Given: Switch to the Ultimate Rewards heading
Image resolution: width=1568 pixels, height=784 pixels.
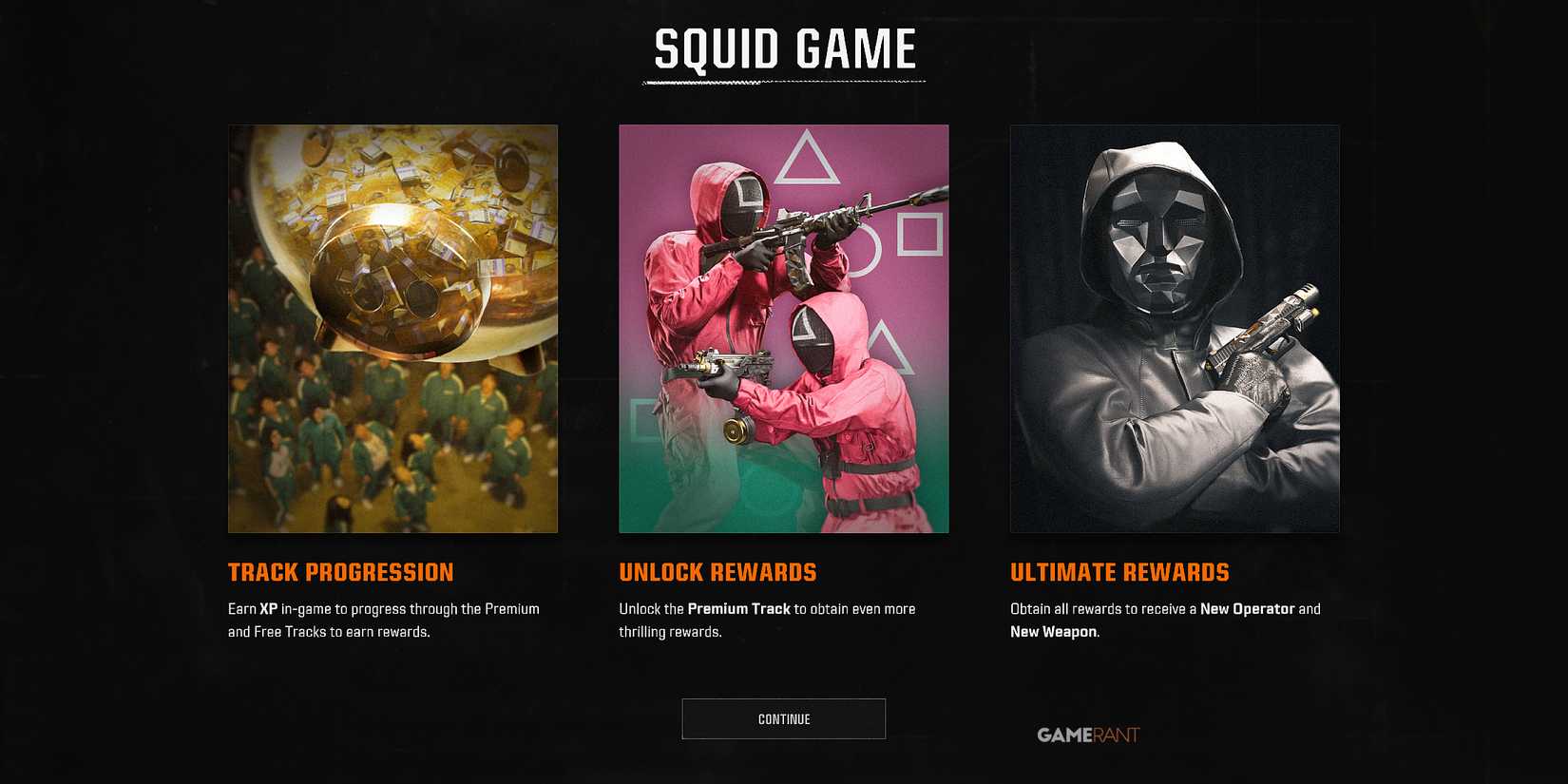Looking at the screenshot, I should pyautogui.click(x=1120, y=572).
